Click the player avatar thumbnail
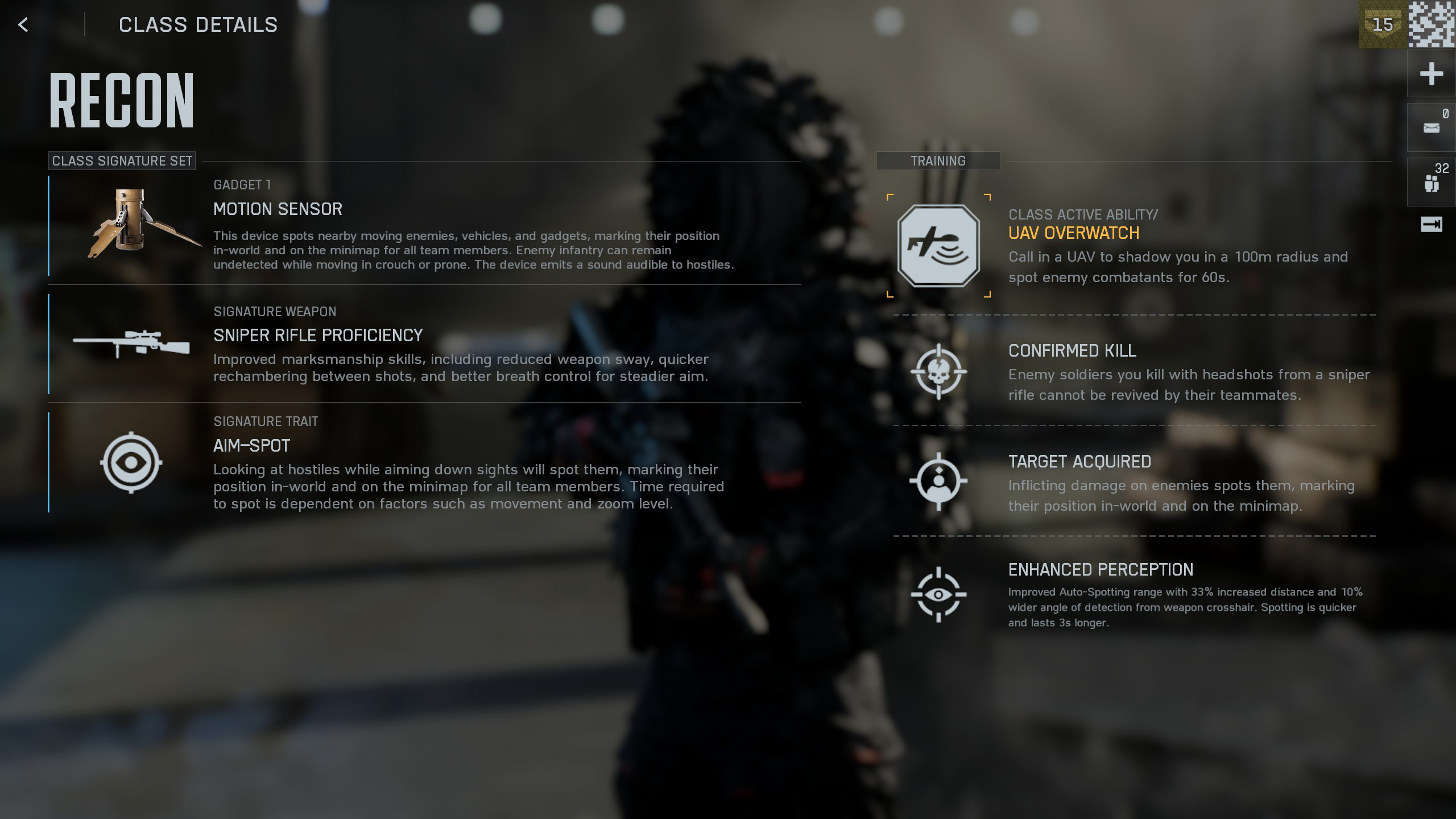The width and height of the screenshot is (1456, 819). pyautogui.click(x=1432, y=24)
